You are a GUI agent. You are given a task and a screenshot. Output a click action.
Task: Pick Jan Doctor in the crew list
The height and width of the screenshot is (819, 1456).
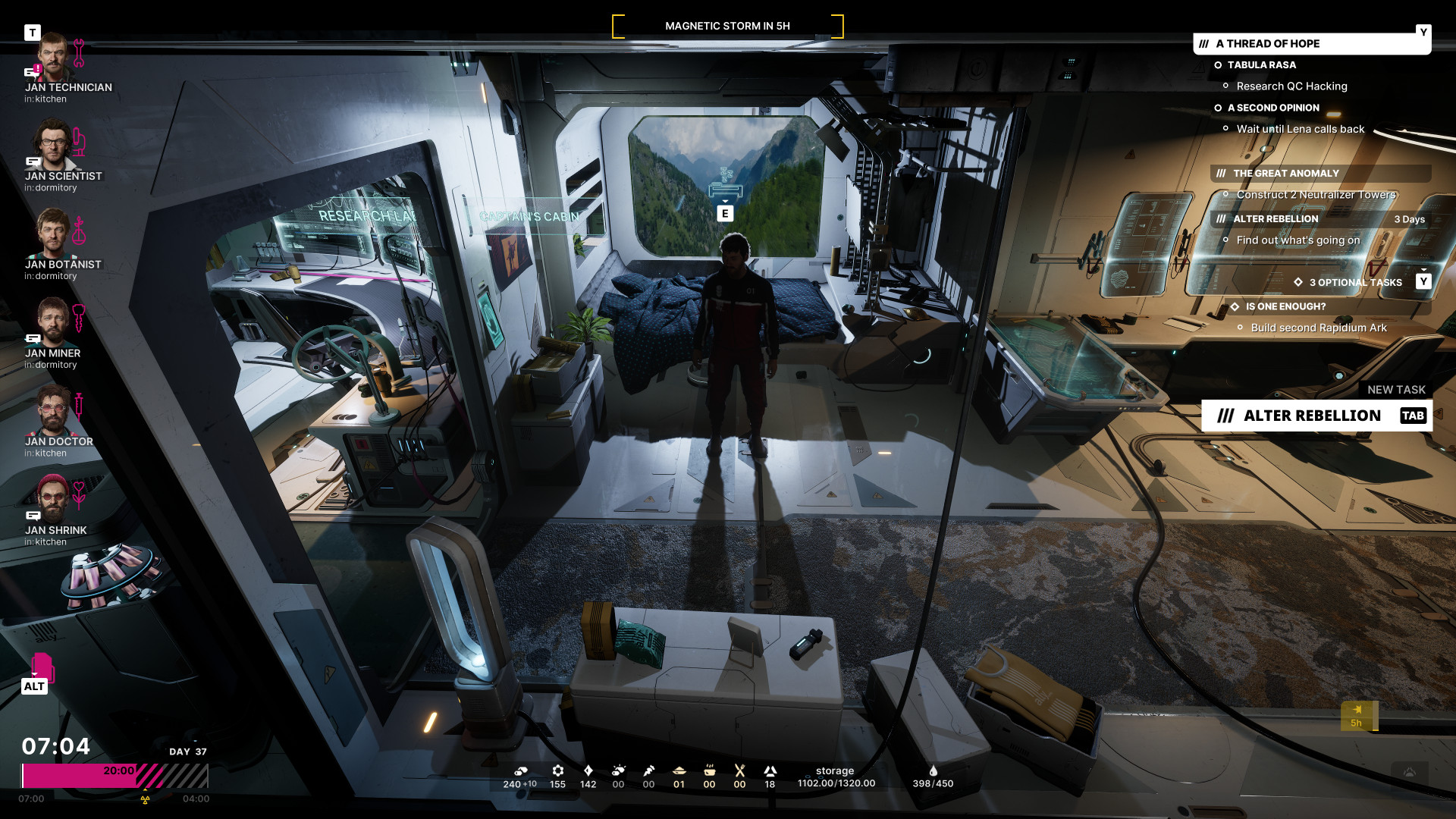(x=53, y=410)
